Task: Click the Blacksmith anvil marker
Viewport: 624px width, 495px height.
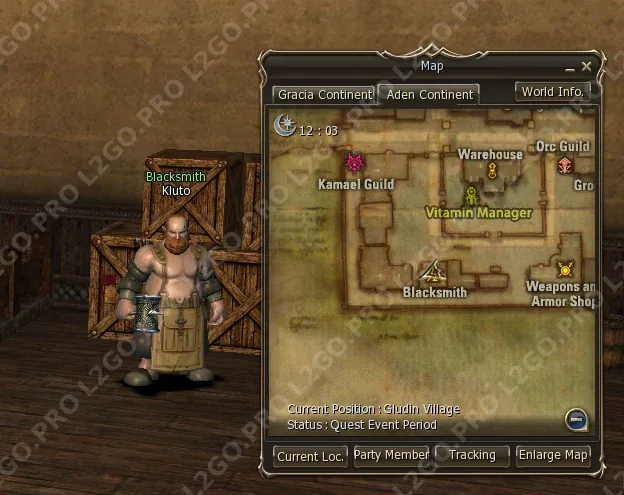Action: [x=433, y=271]
